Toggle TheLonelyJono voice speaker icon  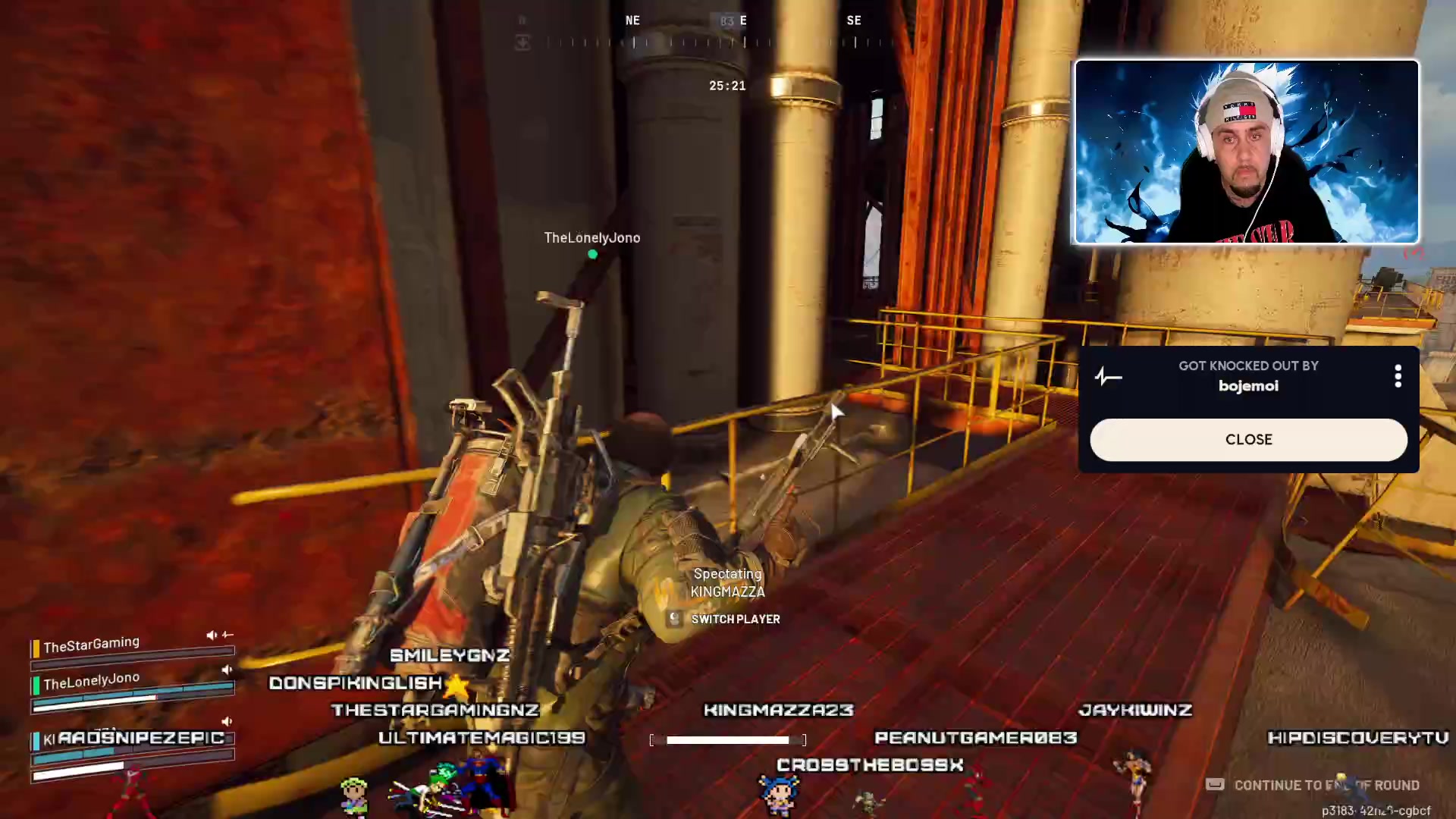(226, 670)
